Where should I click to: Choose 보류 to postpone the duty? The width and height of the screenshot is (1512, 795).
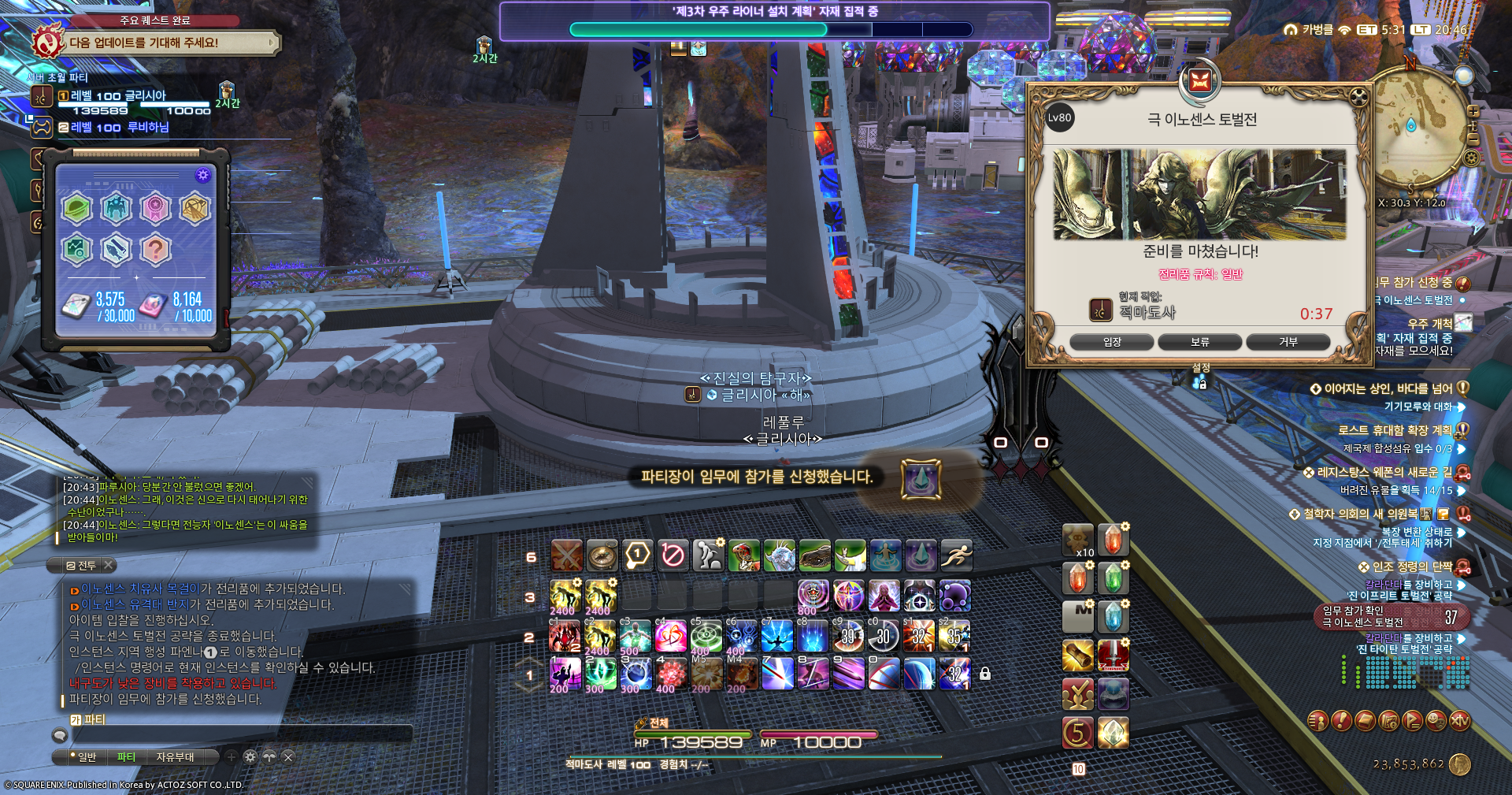[x=1199, y=342]
